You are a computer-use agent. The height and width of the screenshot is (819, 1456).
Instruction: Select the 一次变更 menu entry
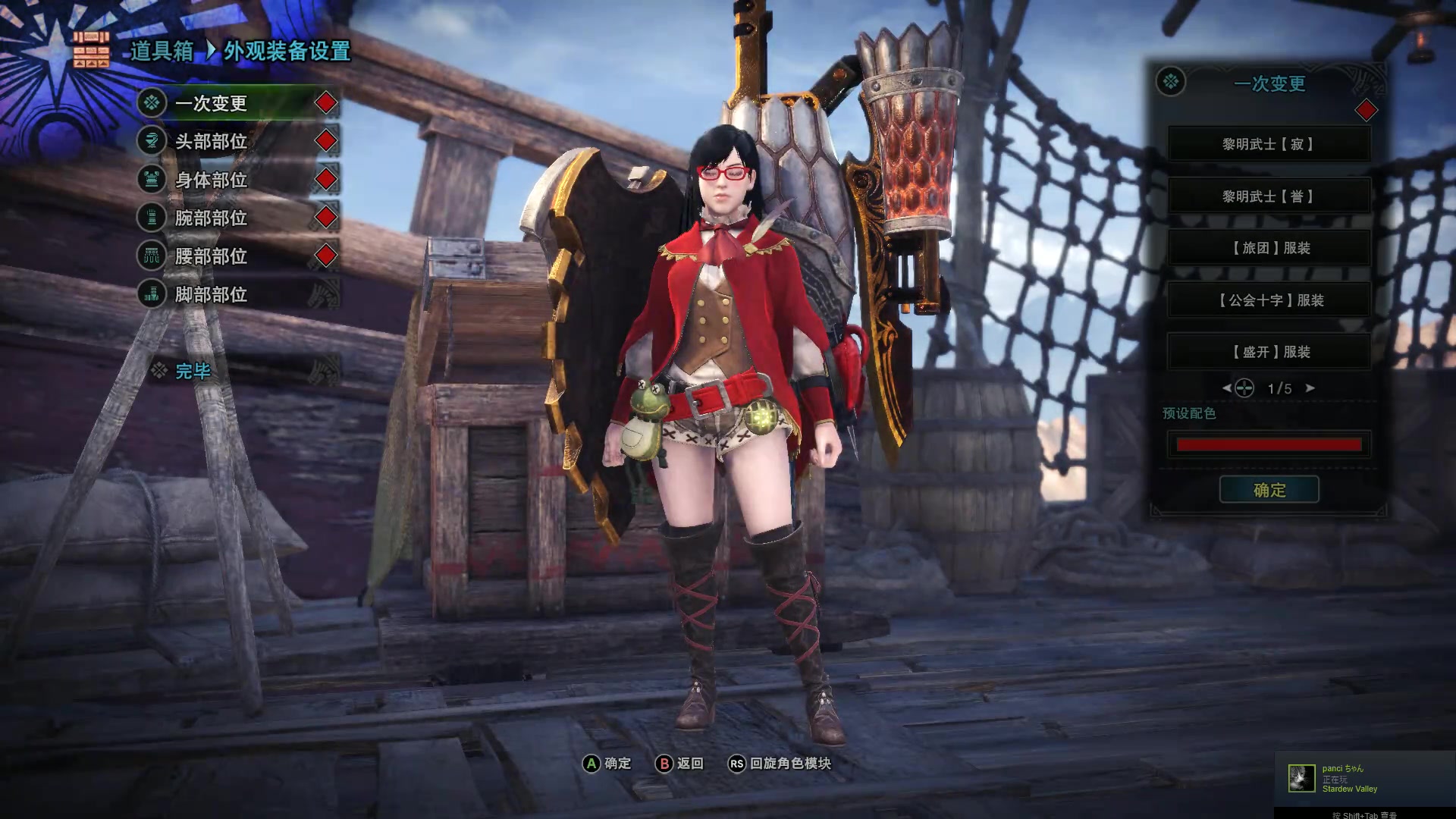click(212, 103)
